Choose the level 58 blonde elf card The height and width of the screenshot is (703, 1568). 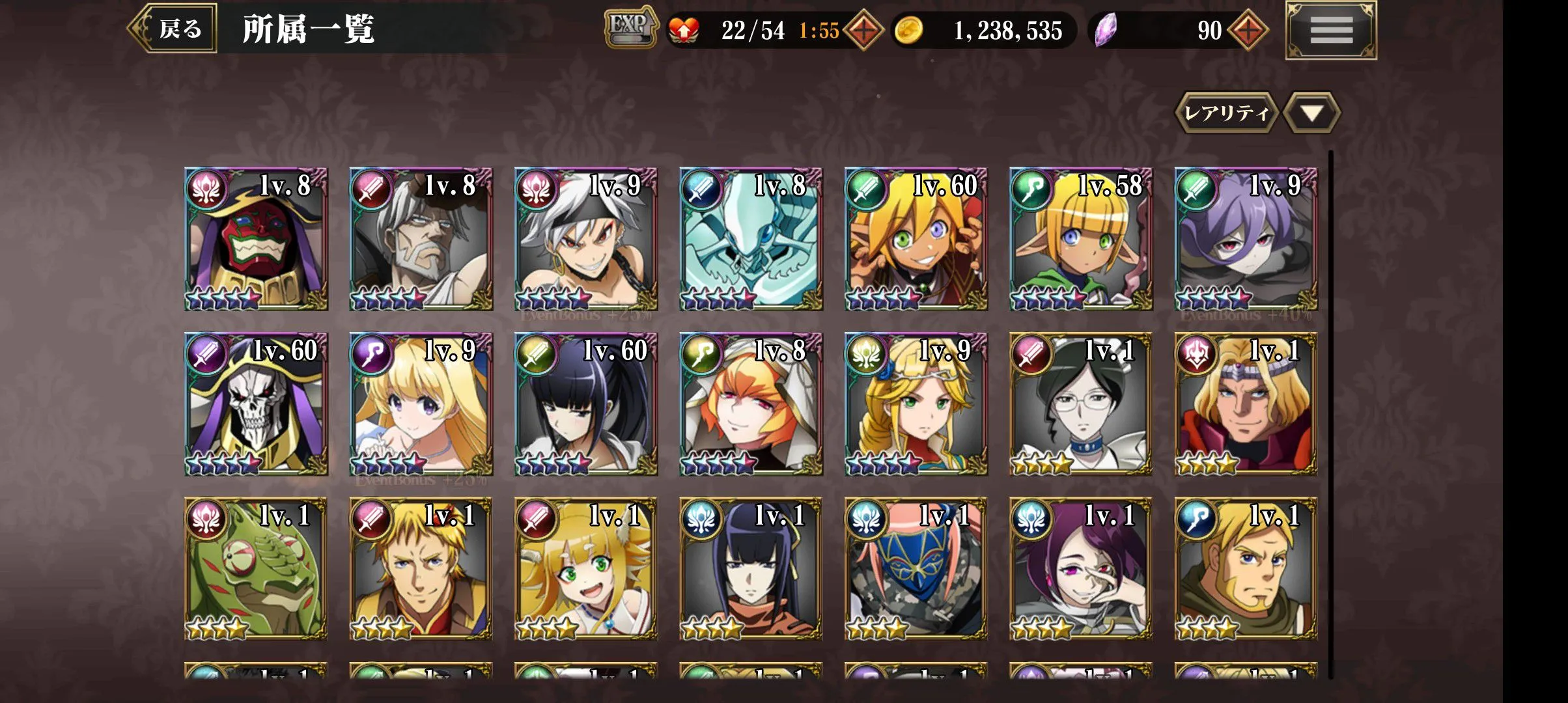1081,240
